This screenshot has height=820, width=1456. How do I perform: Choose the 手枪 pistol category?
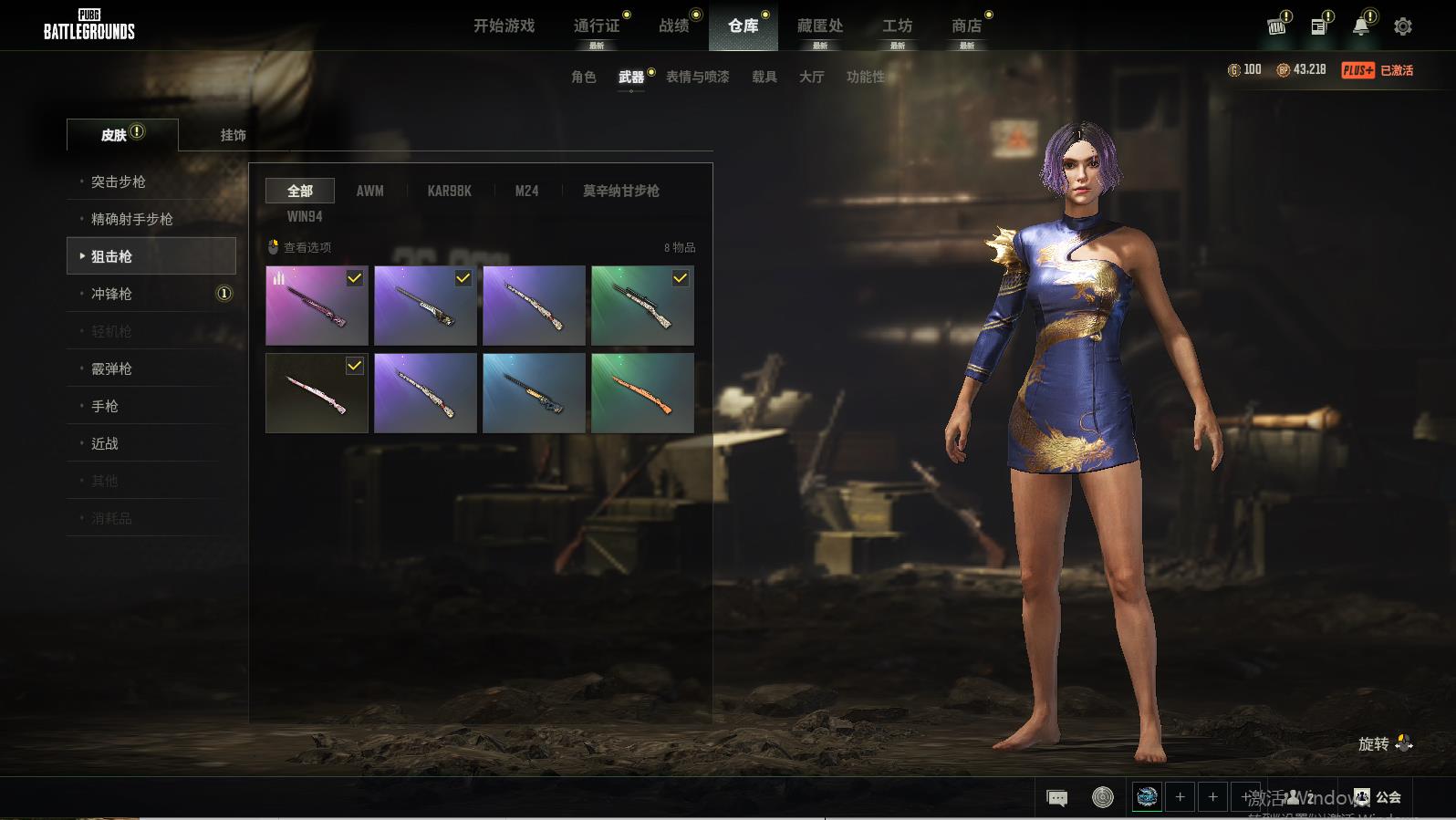point(105,406)
